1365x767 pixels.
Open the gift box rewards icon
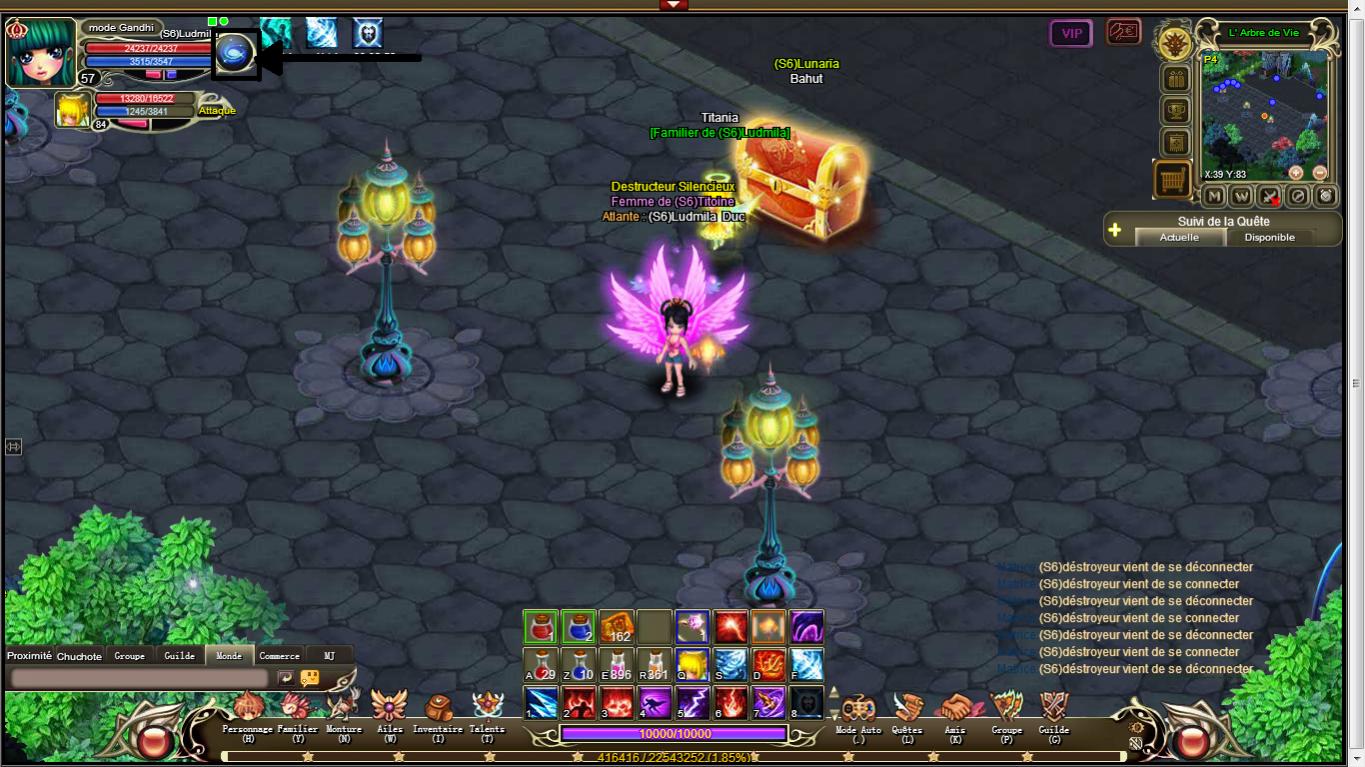click(1175, 79)
